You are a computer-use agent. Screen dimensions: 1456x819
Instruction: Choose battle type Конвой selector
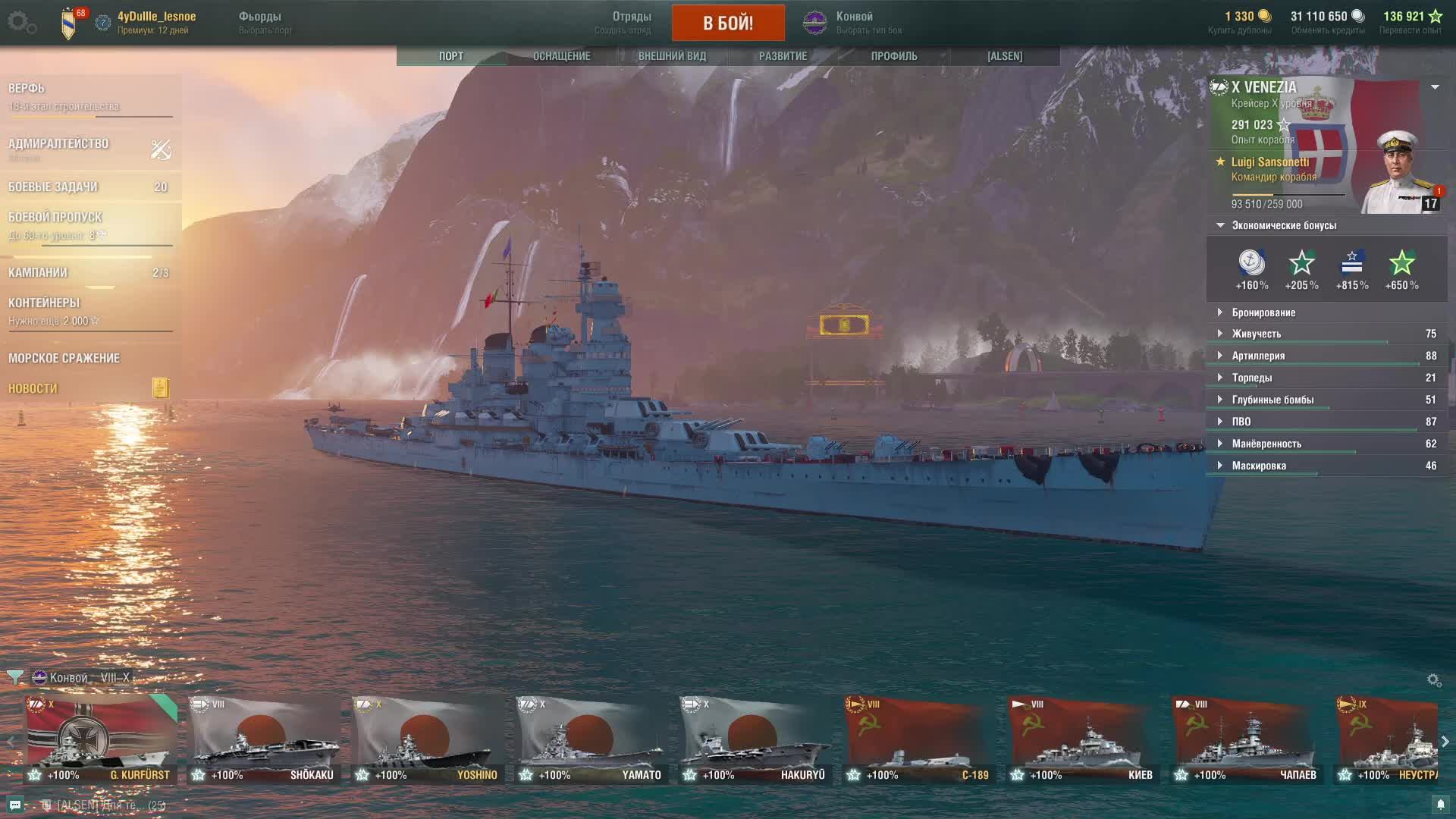pyautogui.click(x=853, y=23)
